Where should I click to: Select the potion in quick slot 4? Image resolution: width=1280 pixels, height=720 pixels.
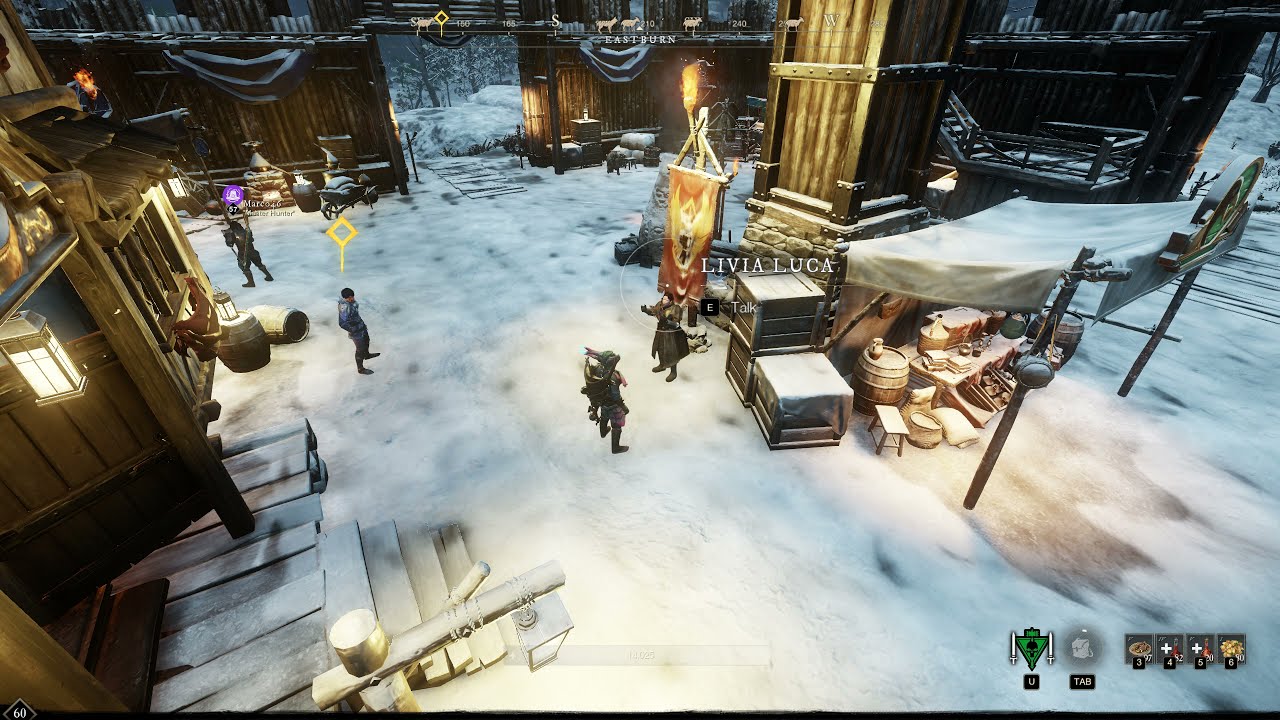(x=1169, y=648)
